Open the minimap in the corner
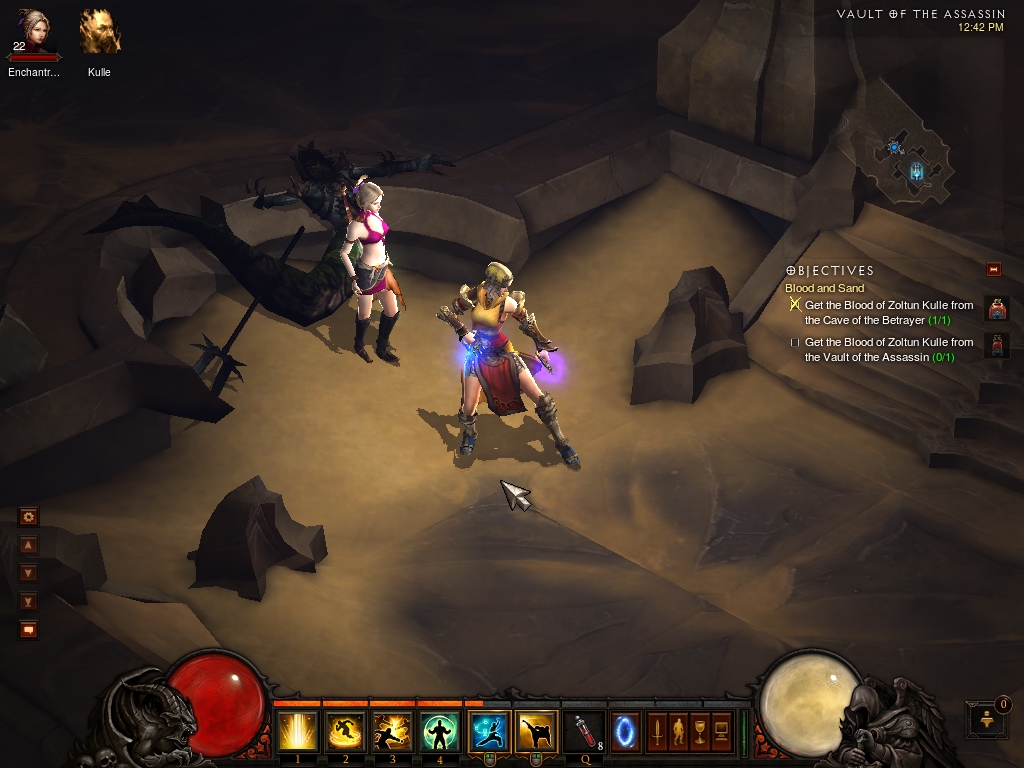The image size is (1024, 768). pyautogui.click(x=911, y=160)
